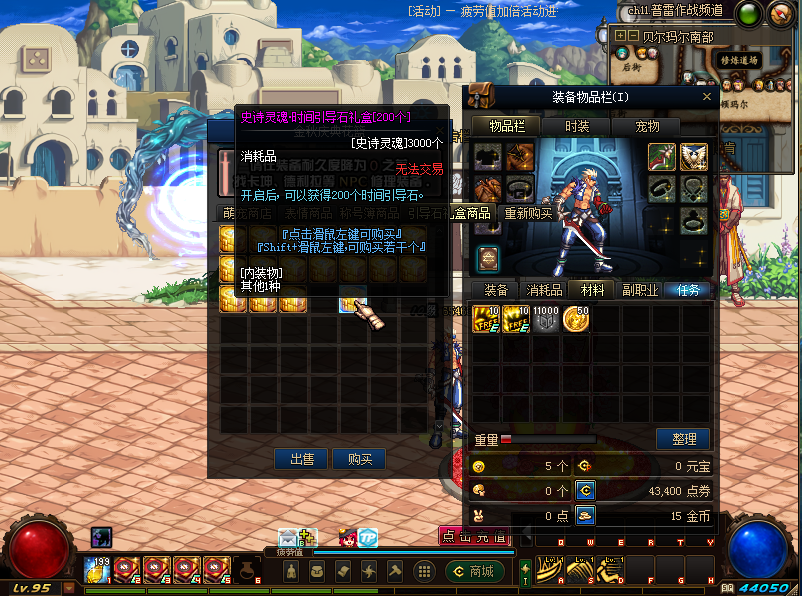Select the highlighted gift box under the cursor

tap(353, 300)
